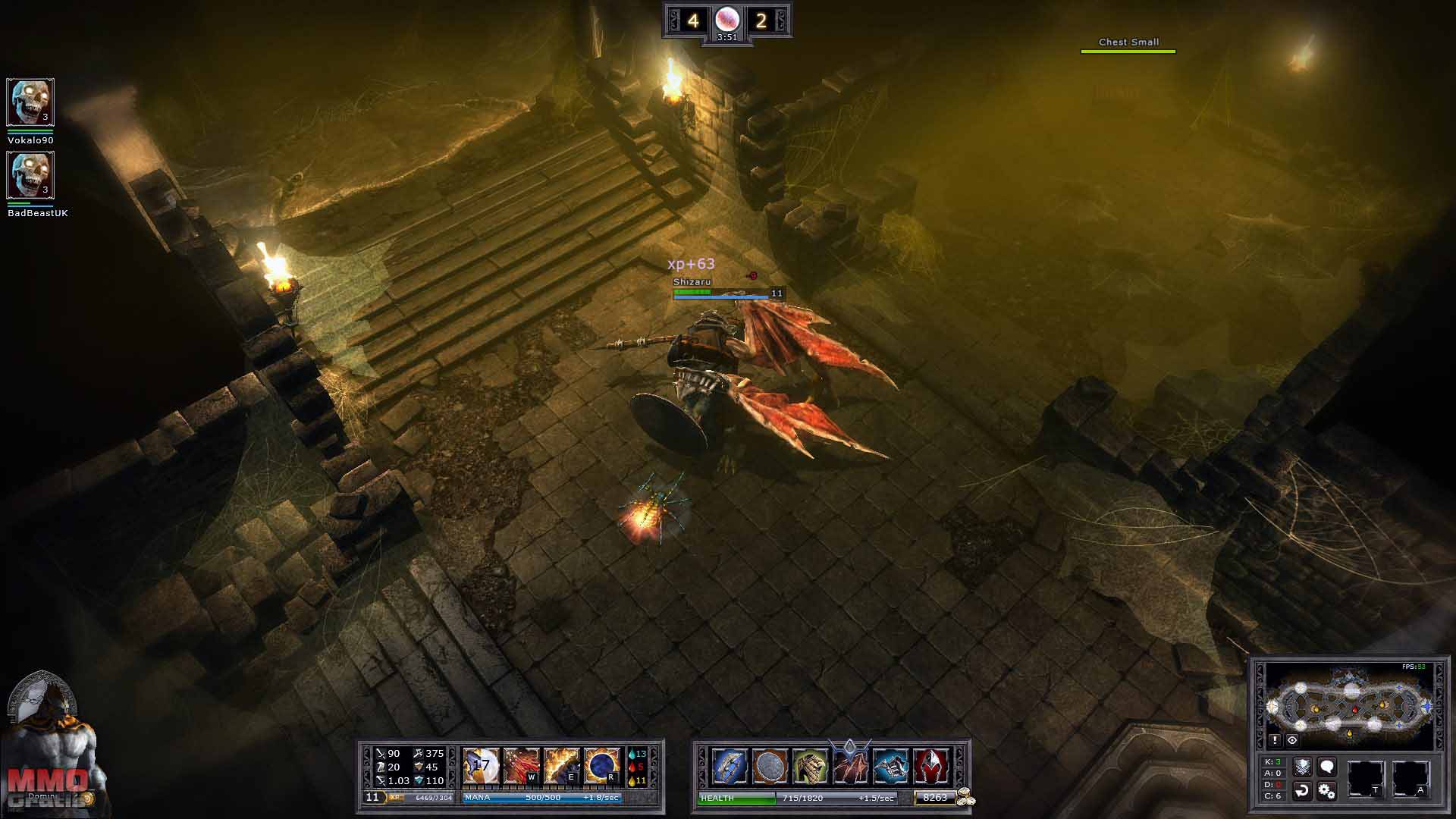The height and width of the screenshot is (819, 1456).
Task: Select the red hooded helmet item
Action: pyautogui.click(x=930, y=766)
